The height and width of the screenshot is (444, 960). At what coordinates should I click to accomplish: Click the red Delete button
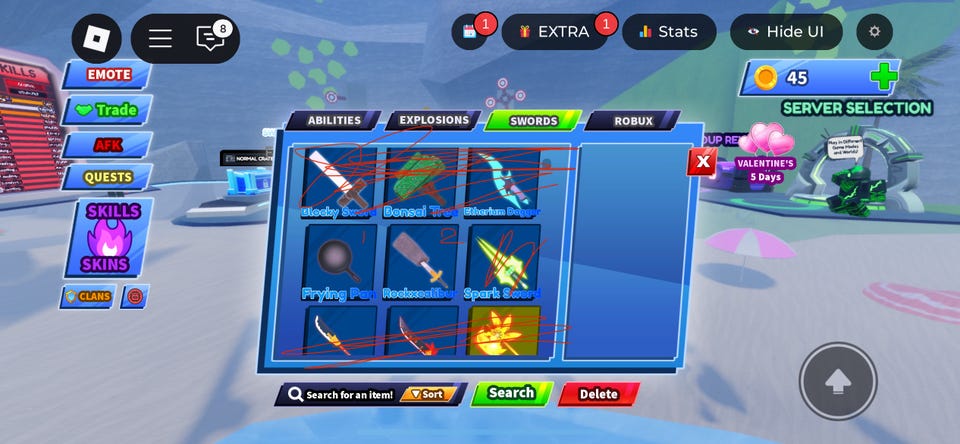[598, 394]
